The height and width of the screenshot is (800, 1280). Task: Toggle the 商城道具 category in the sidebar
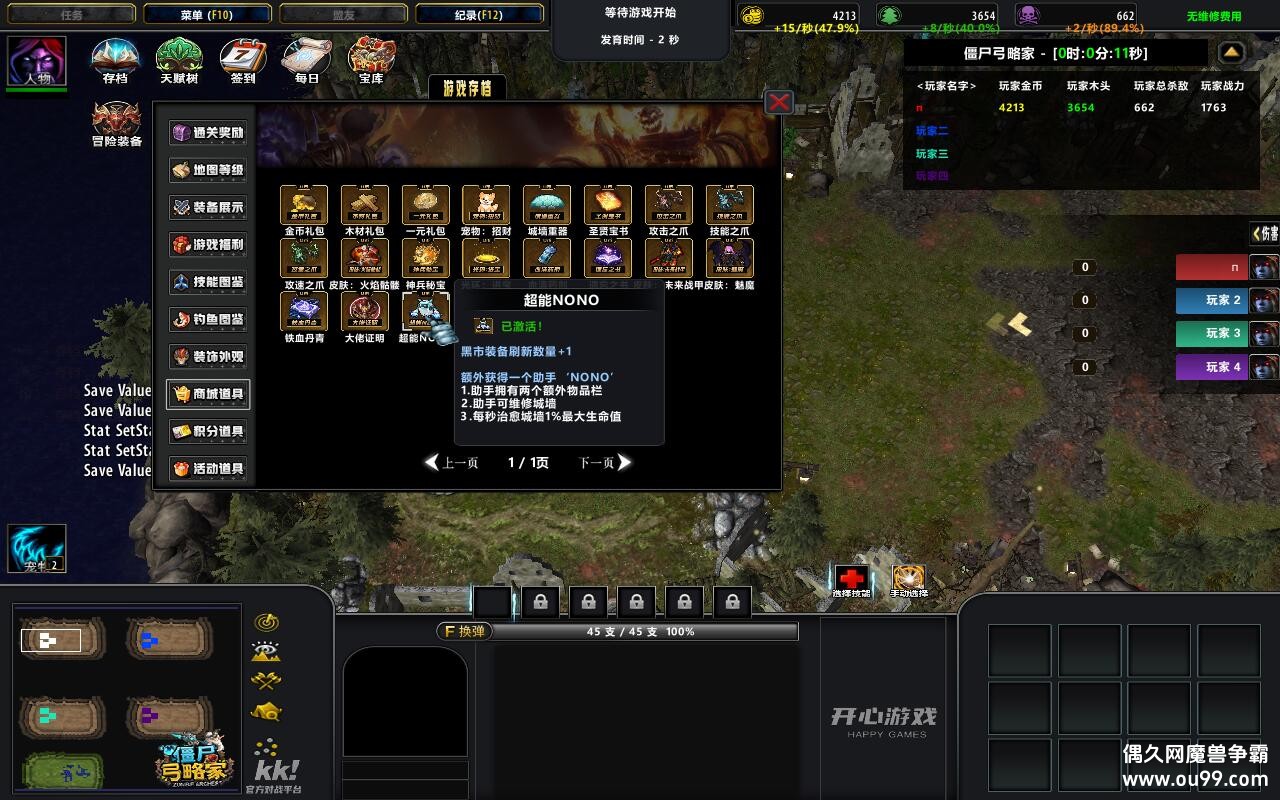click(x=207, y=395)
